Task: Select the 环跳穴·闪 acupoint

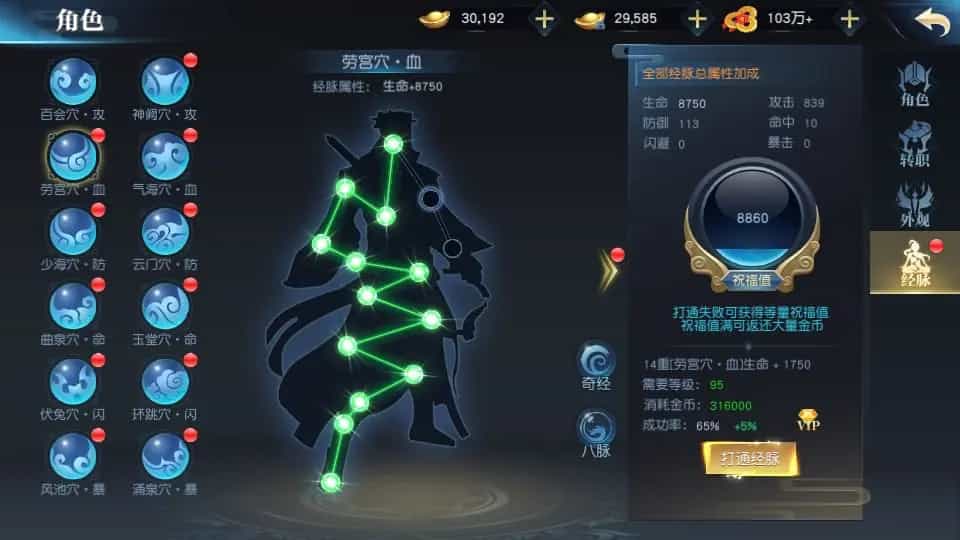Action: click(x=165, y=381)
